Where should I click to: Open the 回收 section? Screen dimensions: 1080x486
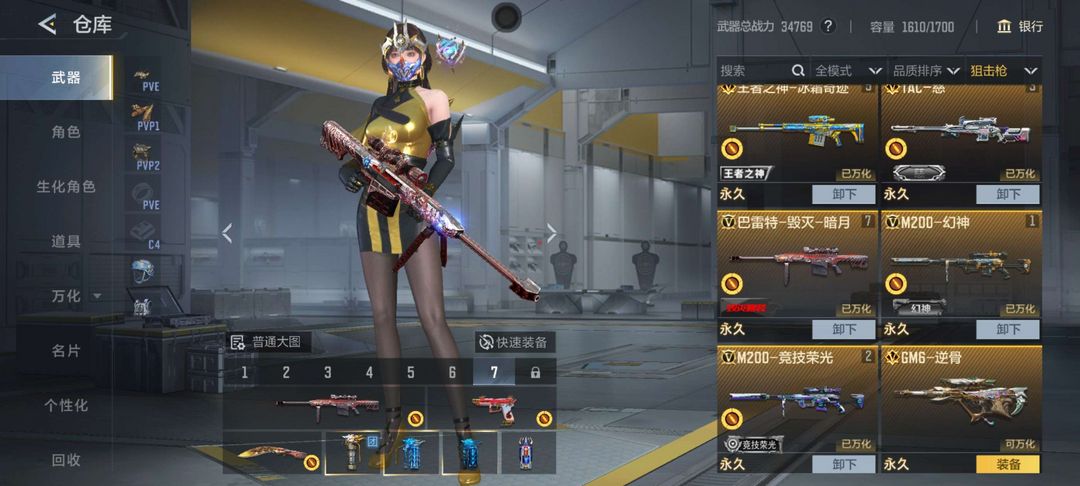point(66,460)
